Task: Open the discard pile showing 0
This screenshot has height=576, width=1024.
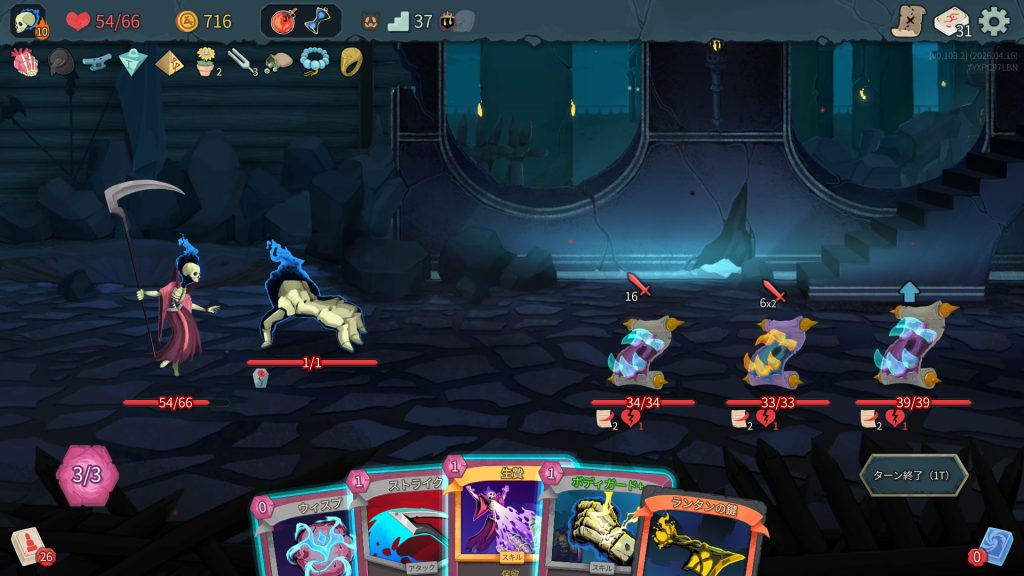Action: click(x=993, y=545)
